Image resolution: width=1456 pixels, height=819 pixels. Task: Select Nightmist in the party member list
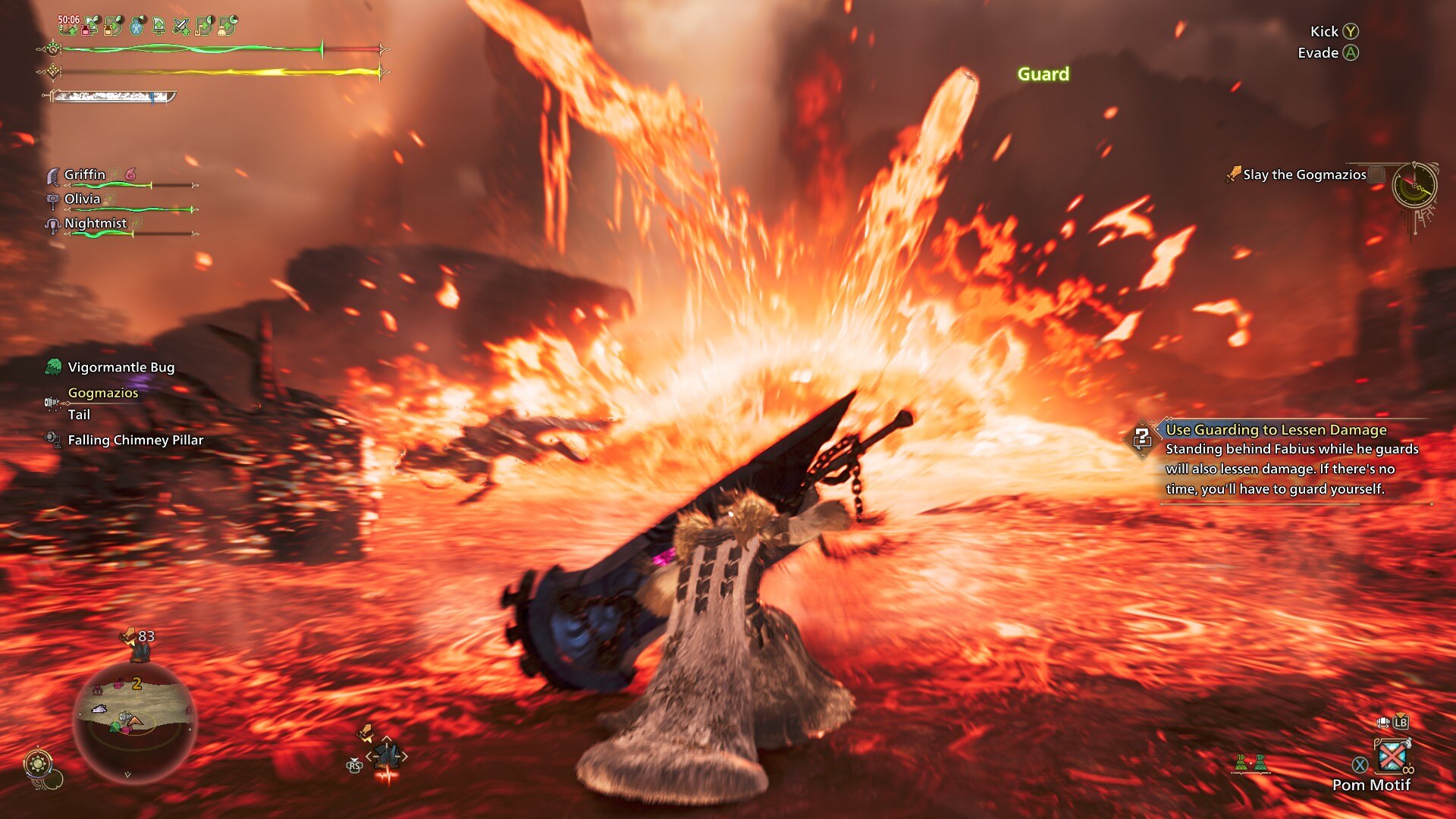[97, 224]
